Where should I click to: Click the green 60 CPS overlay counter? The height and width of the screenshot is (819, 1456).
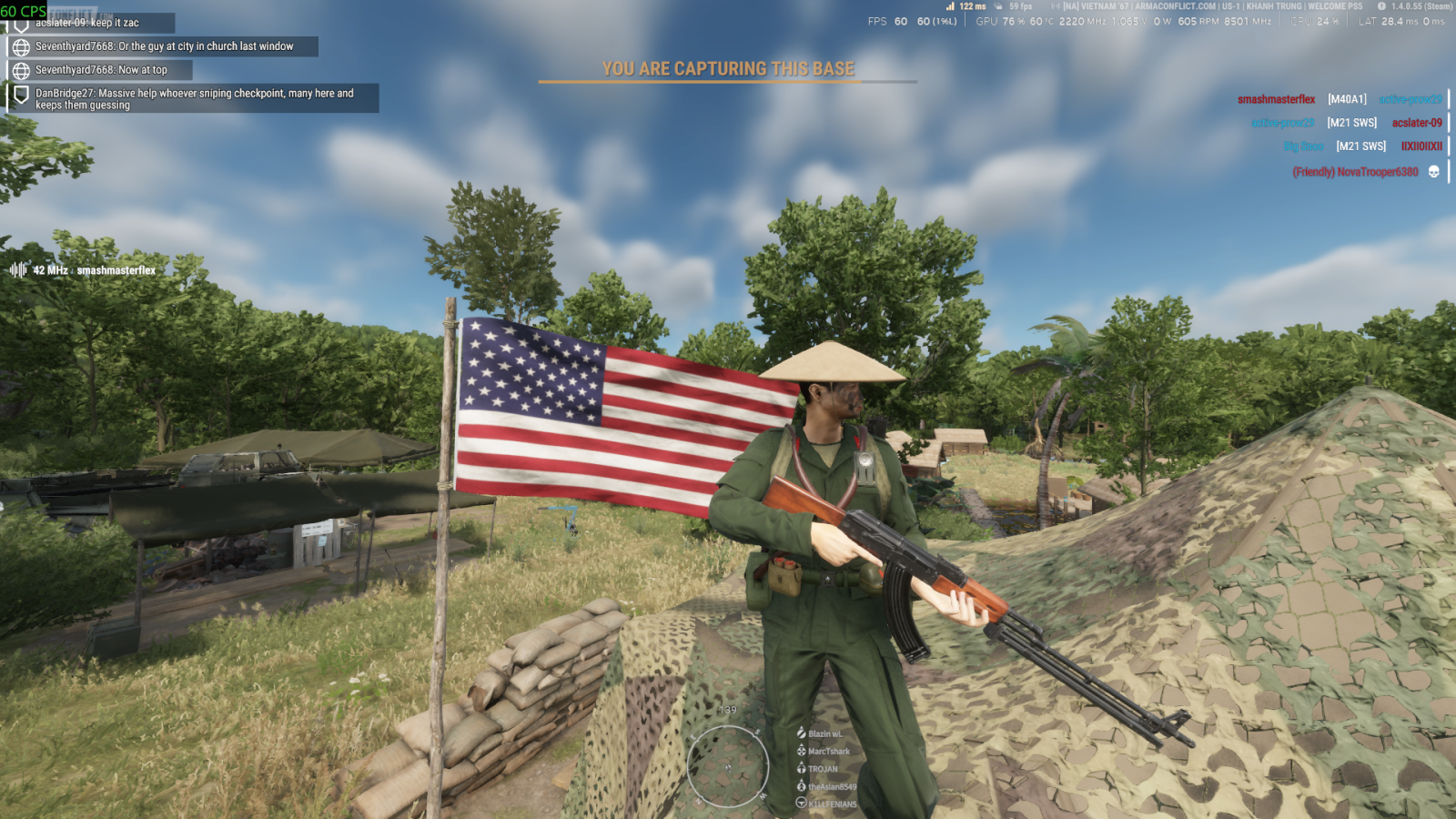(x=24, y=11)
